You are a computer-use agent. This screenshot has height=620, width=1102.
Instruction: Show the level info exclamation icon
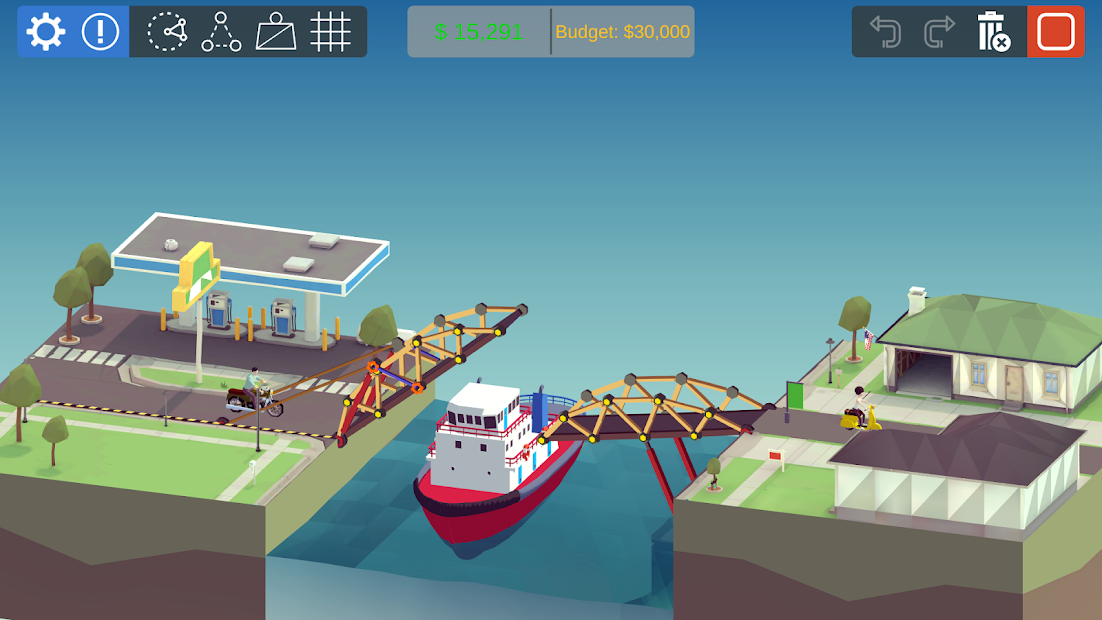(100, 32)
